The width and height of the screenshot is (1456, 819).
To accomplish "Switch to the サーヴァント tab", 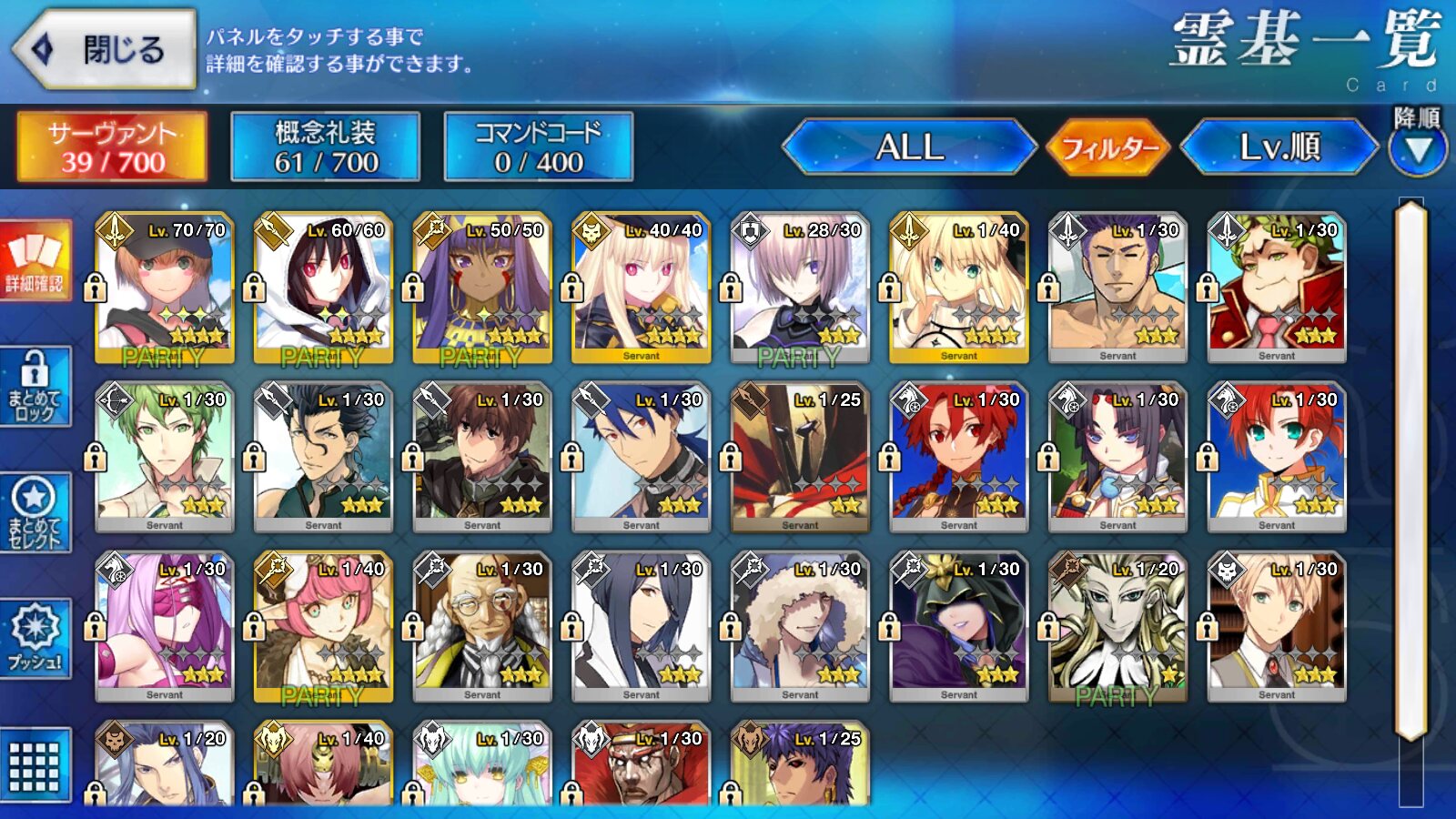I will (x=112, y=147).
